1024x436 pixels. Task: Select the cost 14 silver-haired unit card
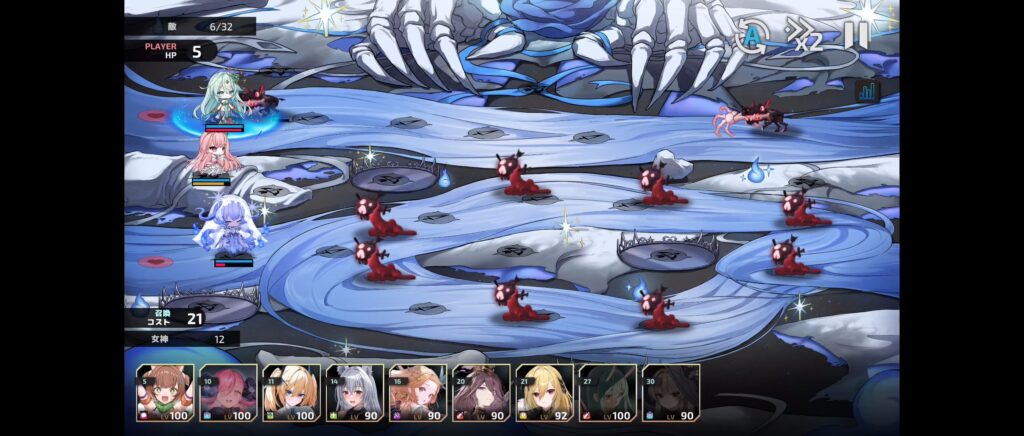[x=354, y=392]
